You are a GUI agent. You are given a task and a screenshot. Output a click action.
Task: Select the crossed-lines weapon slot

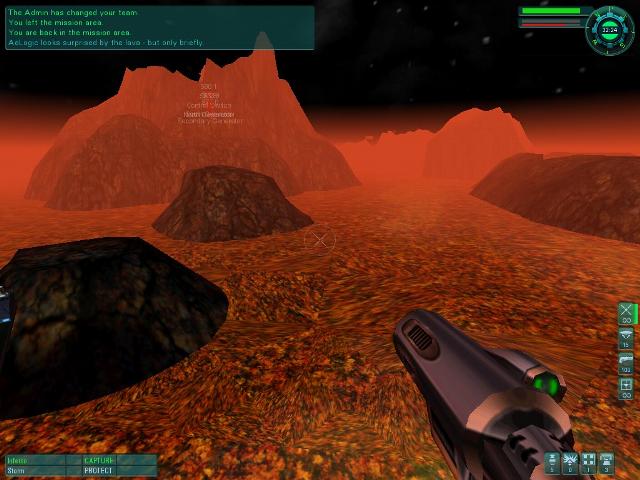626,312
